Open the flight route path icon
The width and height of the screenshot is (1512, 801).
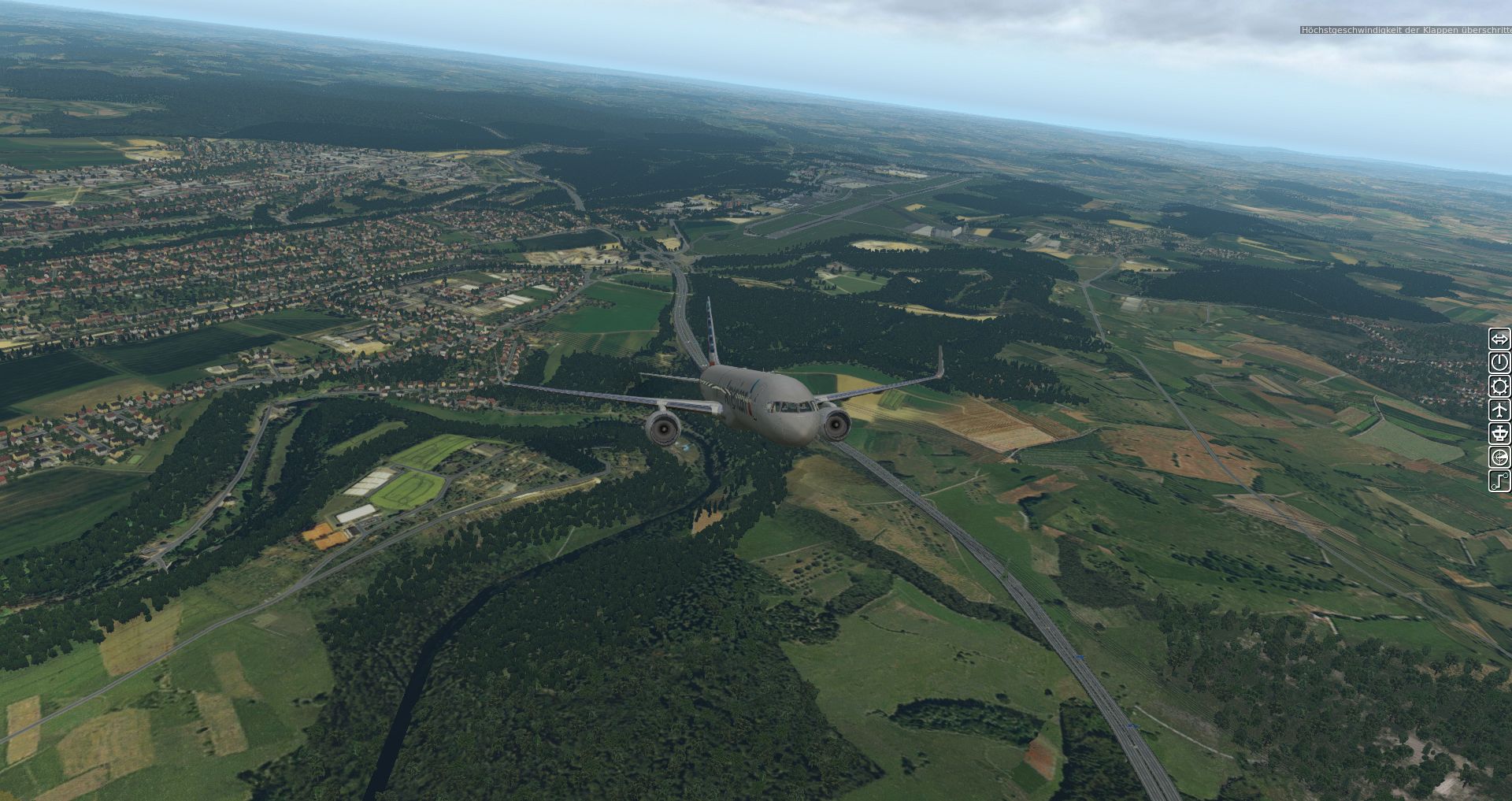point(1499,480)
